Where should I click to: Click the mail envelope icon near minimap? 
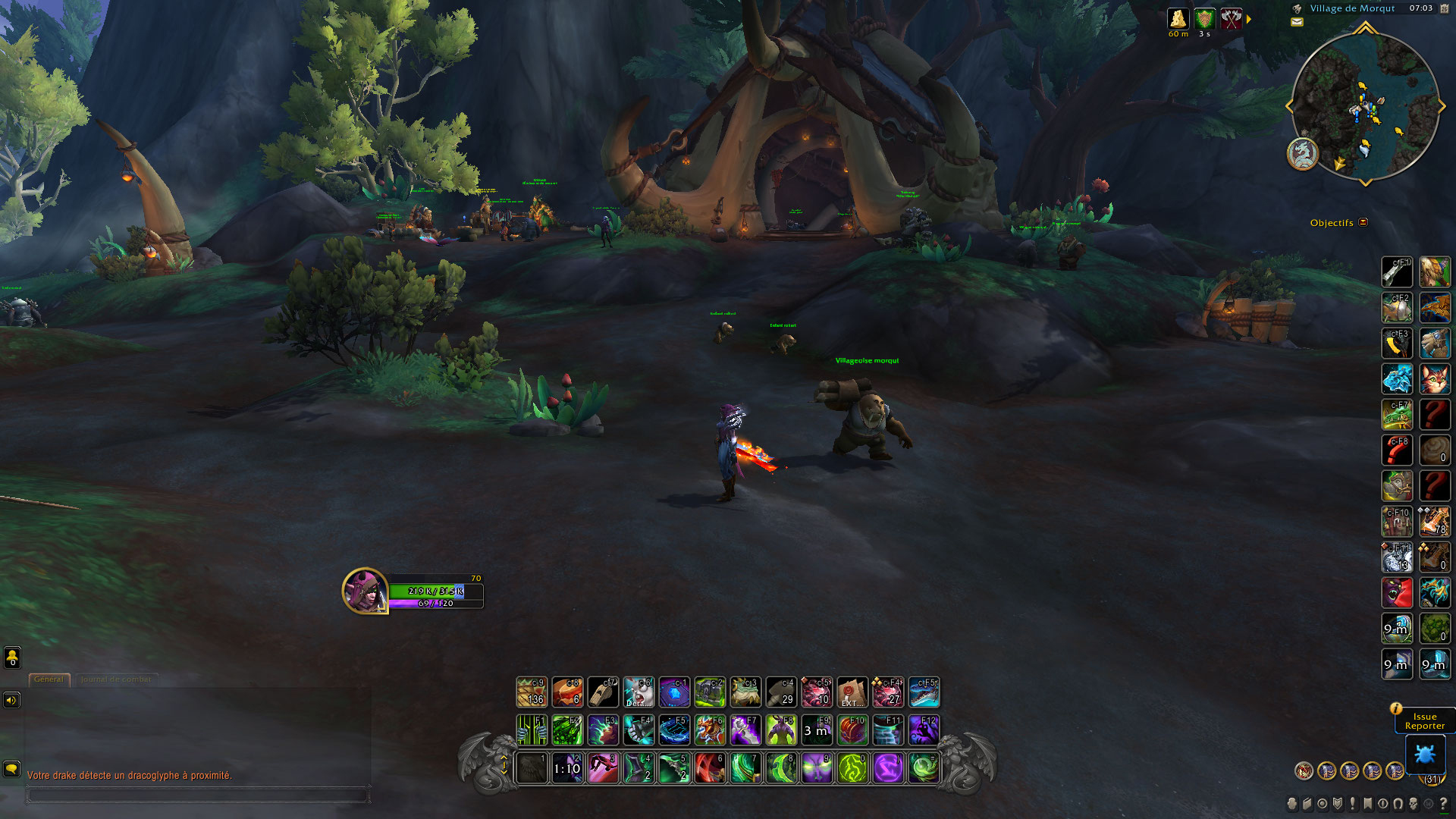coord(1297,22)
